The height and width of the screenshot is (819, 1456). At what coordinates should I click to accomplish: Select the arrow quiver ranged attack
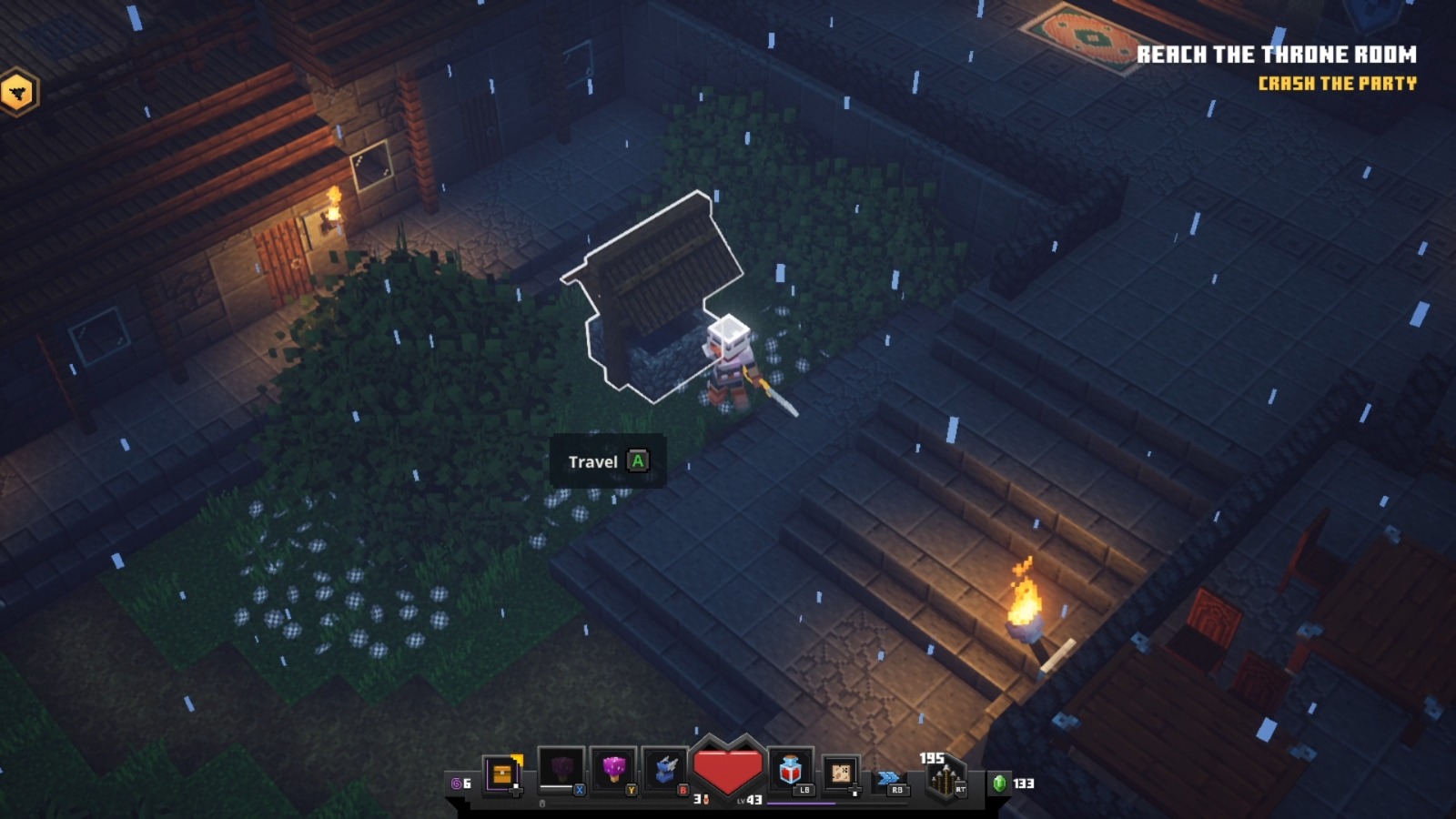[x=945, y=779]
